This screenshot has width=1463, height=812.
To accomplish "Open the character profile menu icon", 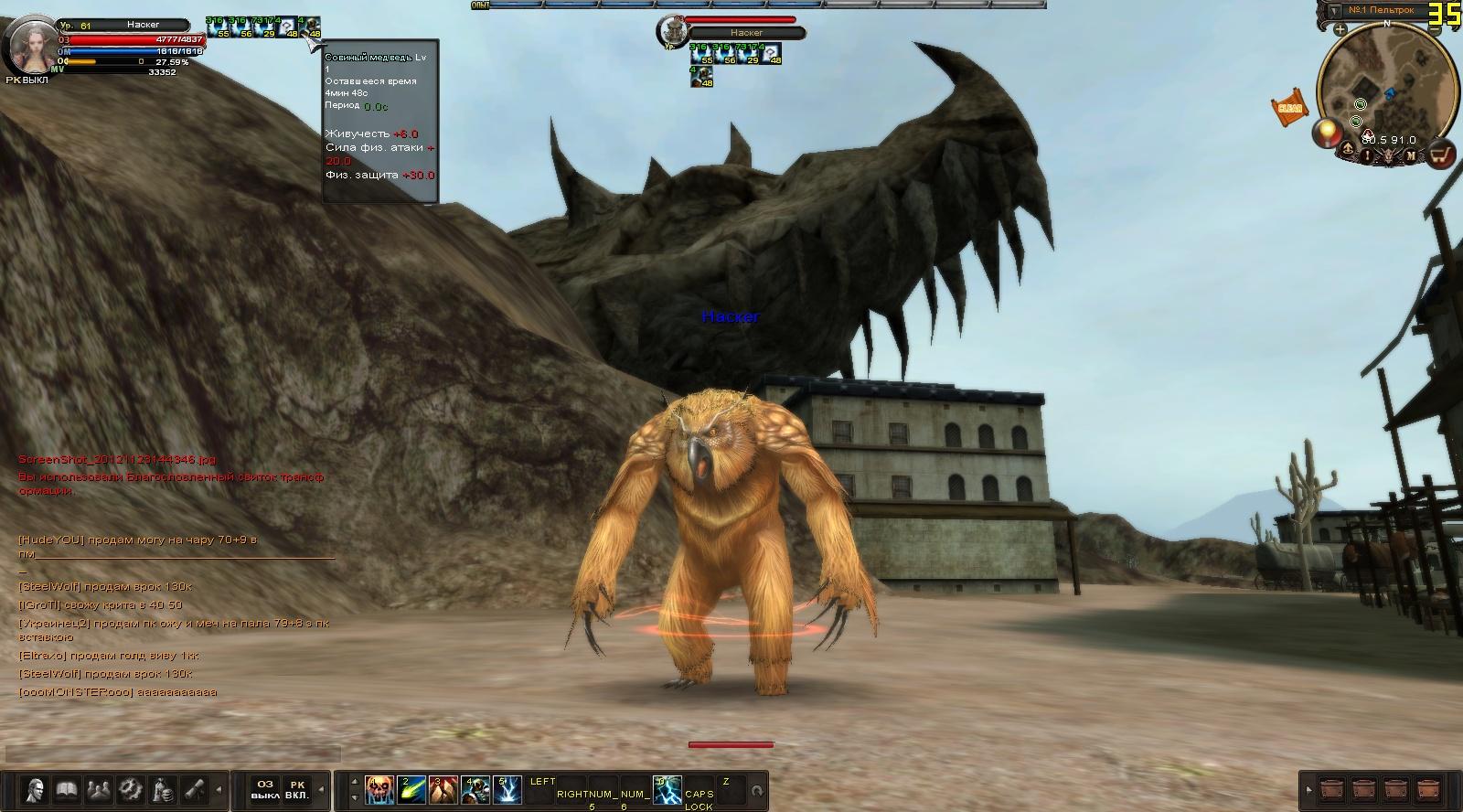I will pyautogui.click(x=36, y=790).
